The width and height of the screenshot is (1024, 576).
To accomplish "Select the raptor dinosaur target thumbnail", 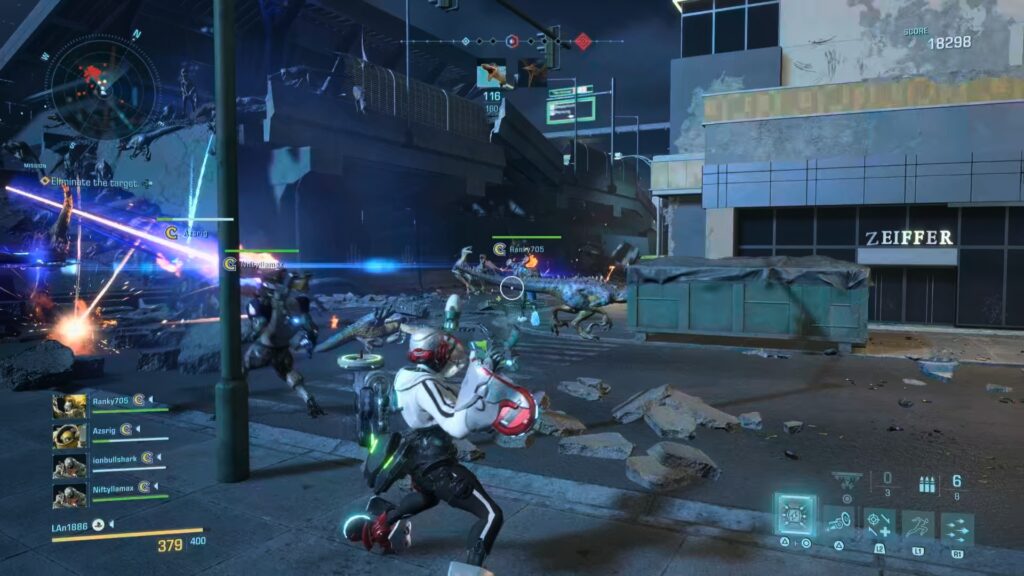I will click(x=491, y=74).
